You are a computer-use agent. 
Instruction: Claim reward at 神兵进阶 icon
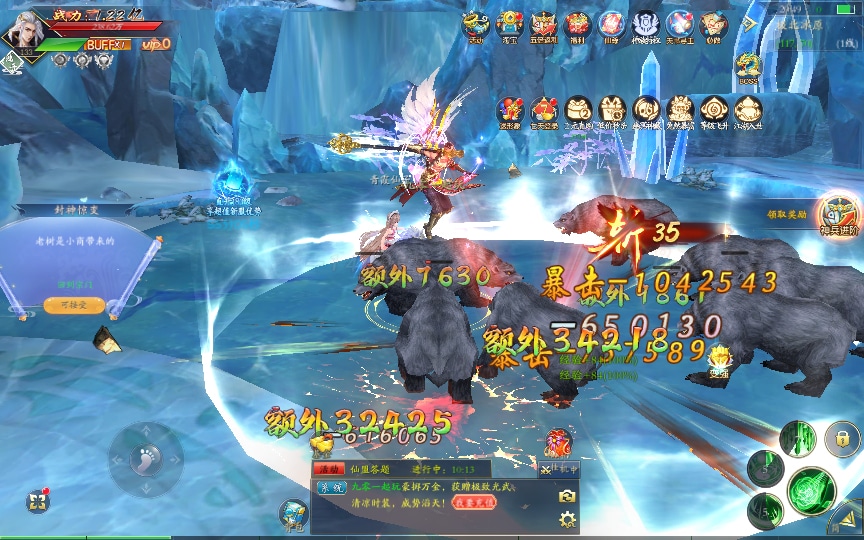click(x=836, y=214)
